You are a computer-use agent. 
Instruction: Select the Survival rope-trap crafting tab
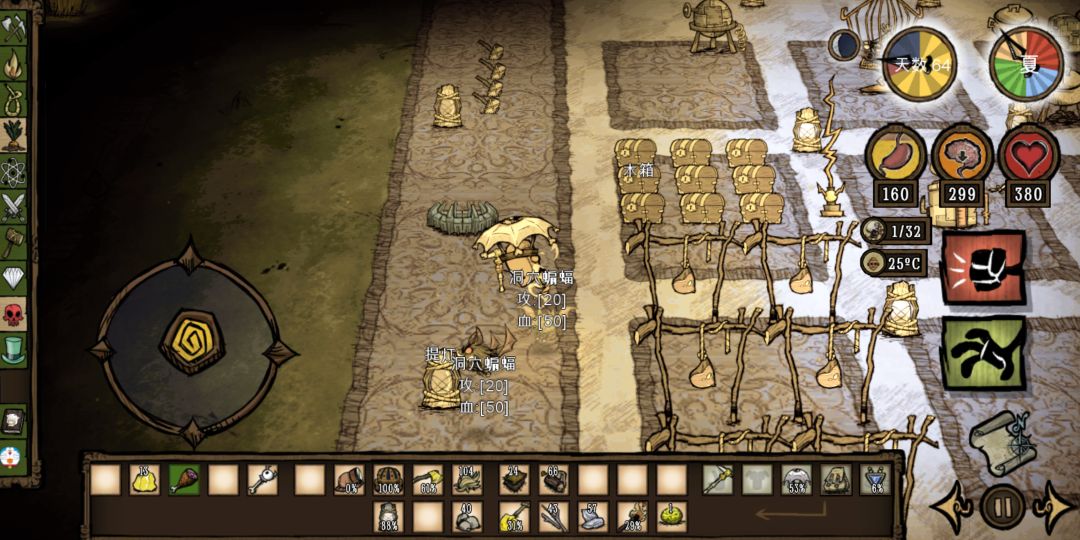tap(14, 99)
